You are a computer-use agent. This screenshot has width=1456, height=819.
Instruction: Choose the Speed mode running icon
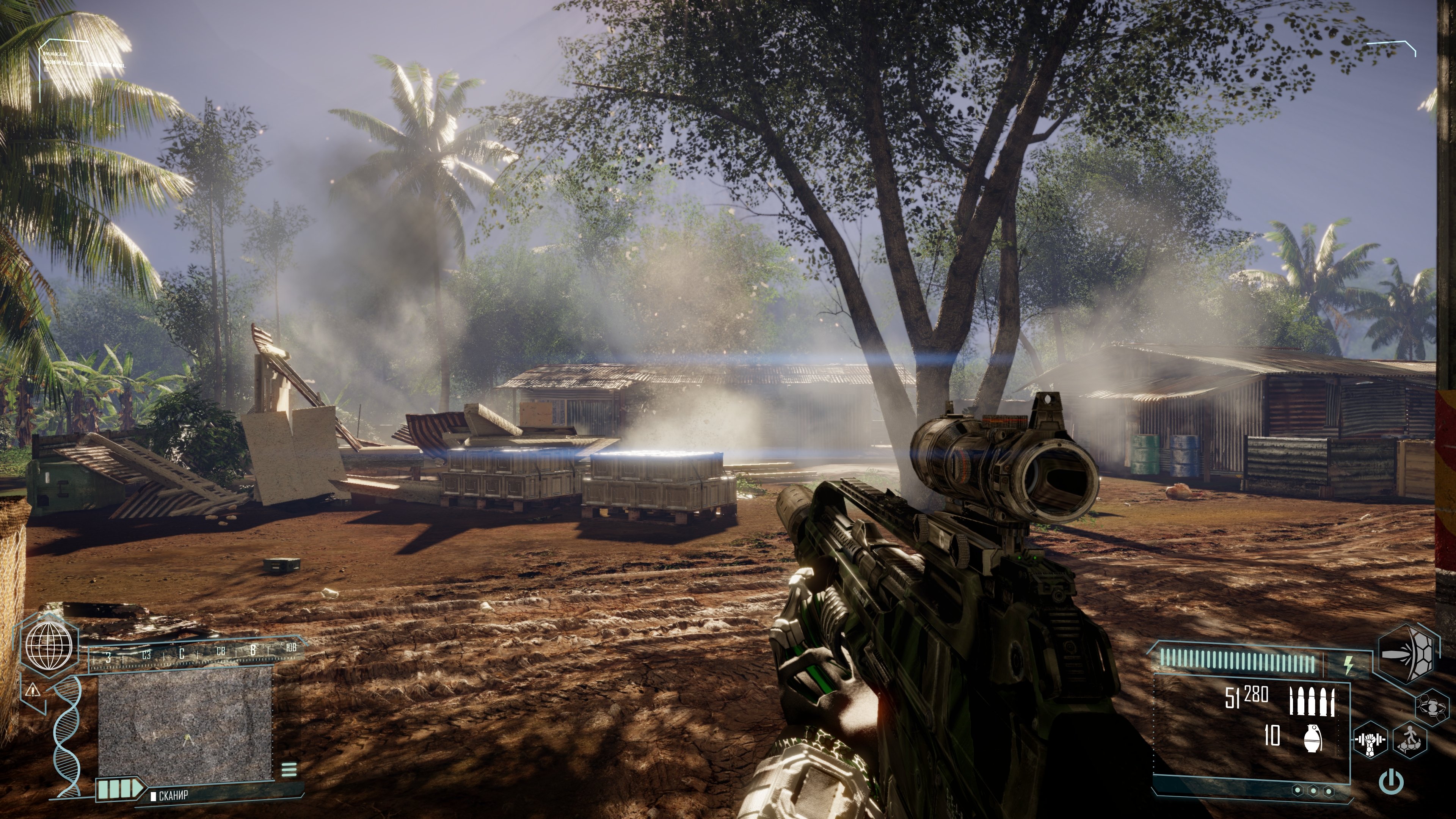click(1410, 739)
